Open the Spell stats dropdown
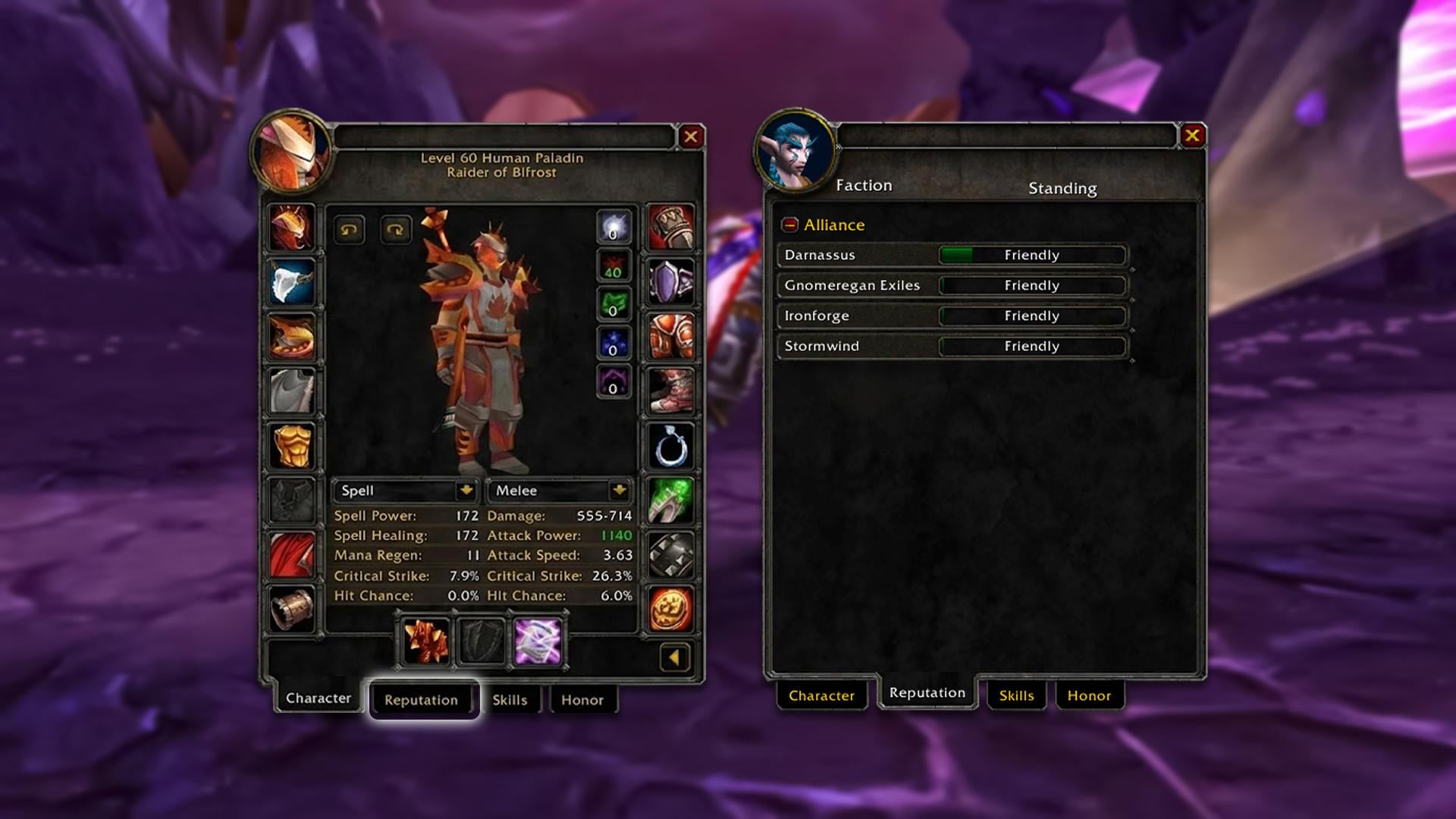The height and width of the screenshot is (819, 1456). 466,491
